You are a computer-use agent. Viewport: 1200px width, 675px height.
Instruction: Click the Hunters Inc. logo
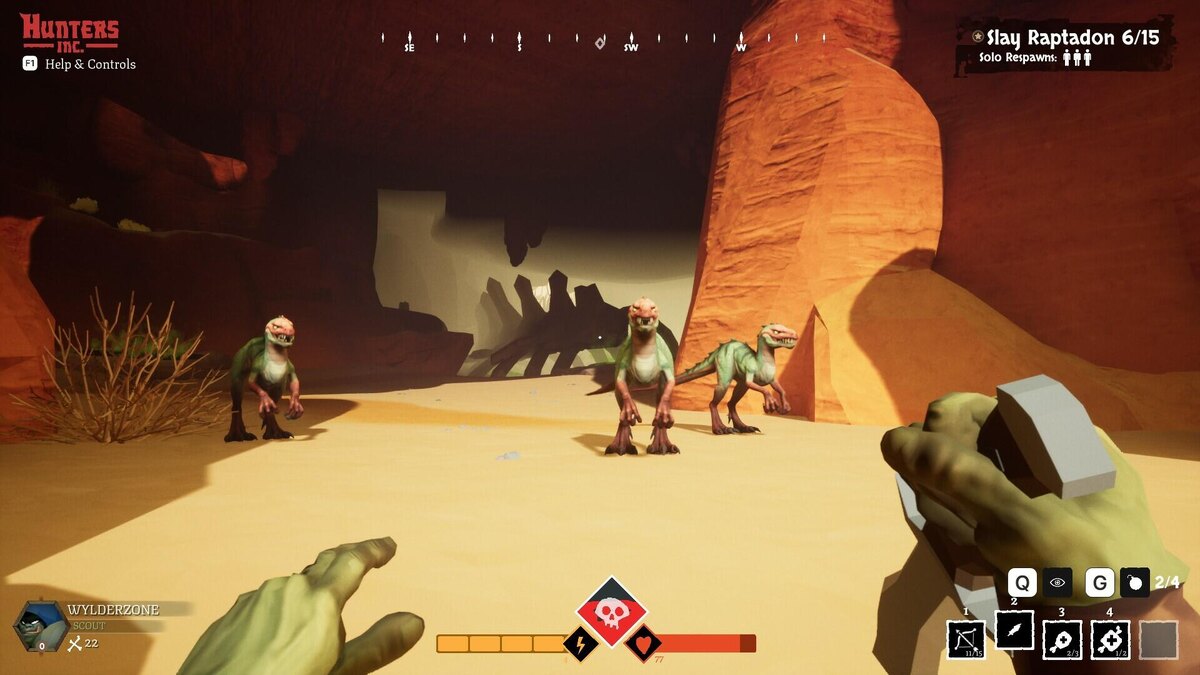(x=70, y=31)
